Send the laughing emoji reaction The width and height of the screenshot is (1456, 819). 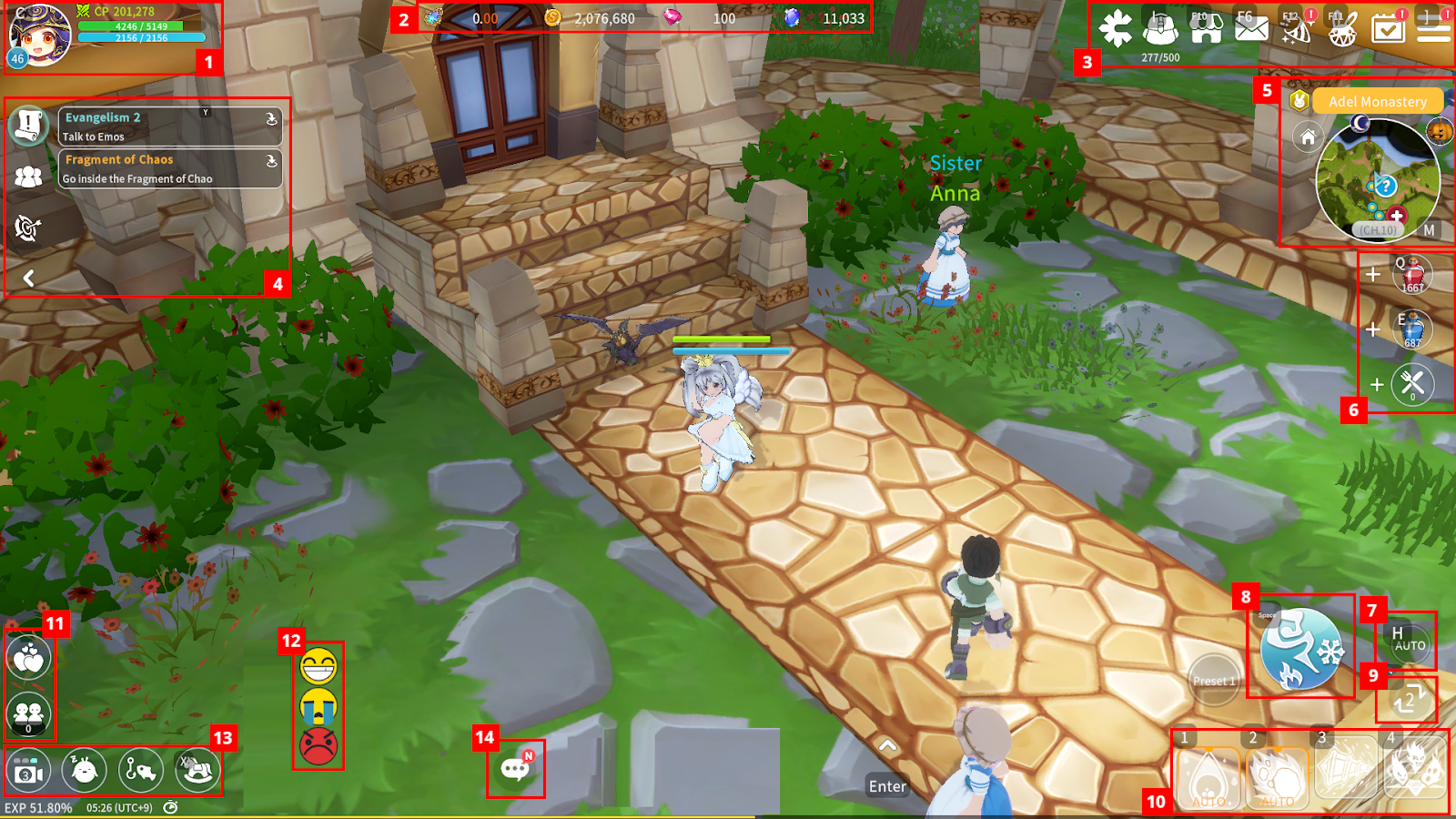pyautogui.click(x=318, y=667)
